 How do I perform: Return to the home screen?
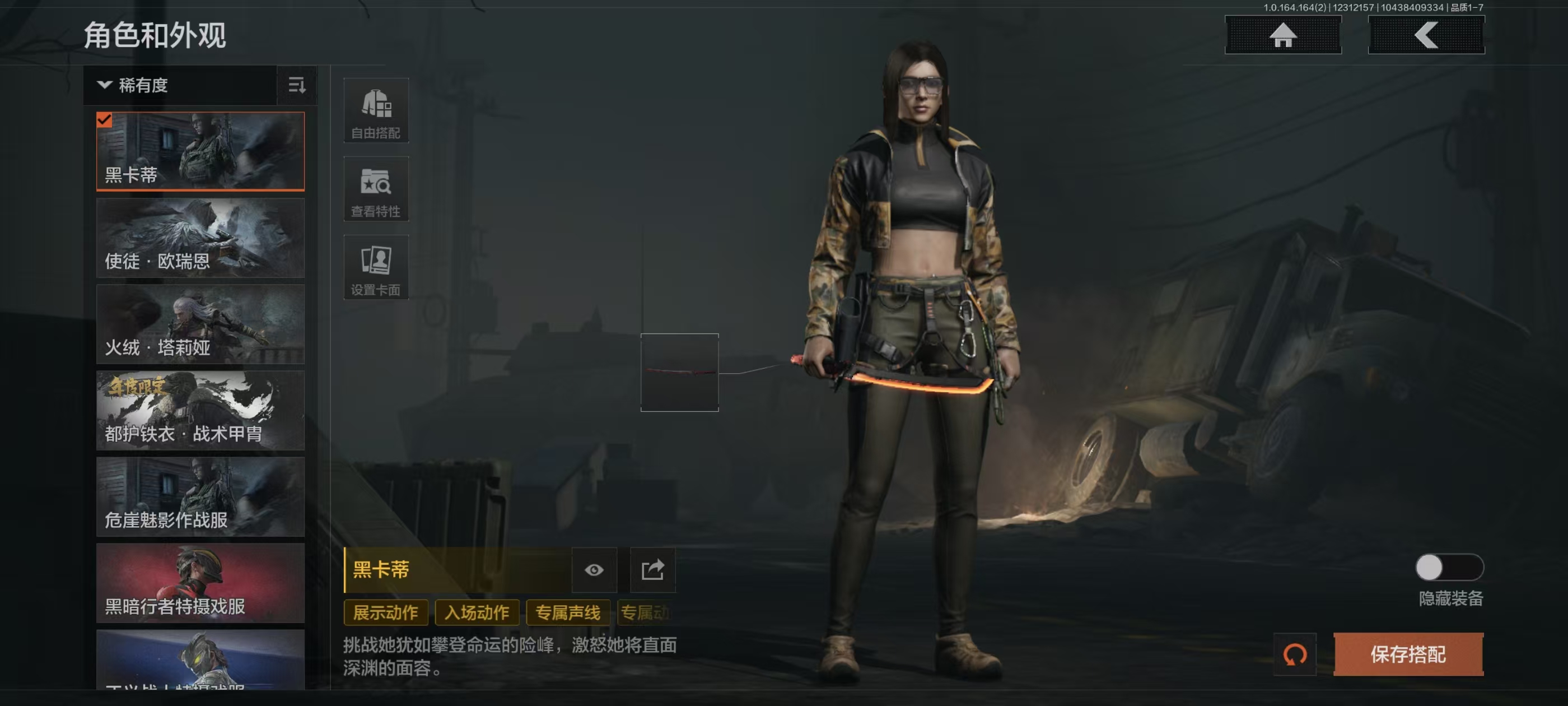click(x=1282, y=35)
